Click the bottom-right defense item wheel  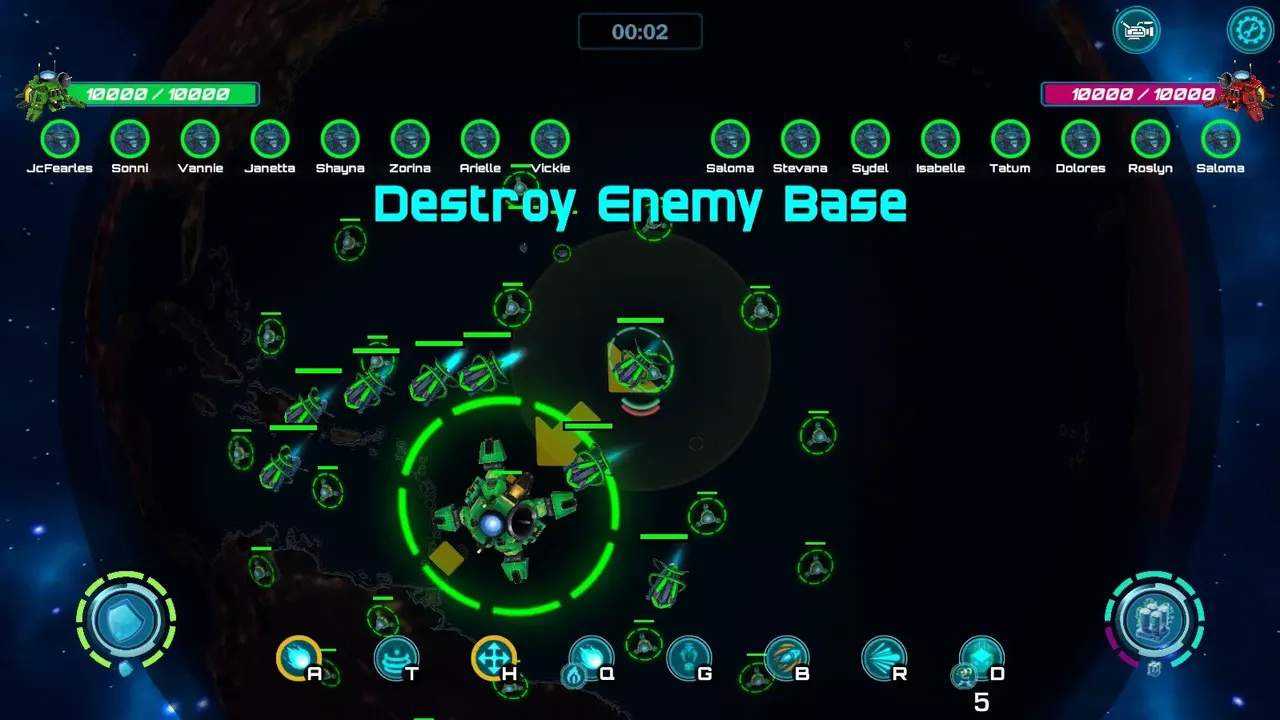click(x=1154, y=620)
